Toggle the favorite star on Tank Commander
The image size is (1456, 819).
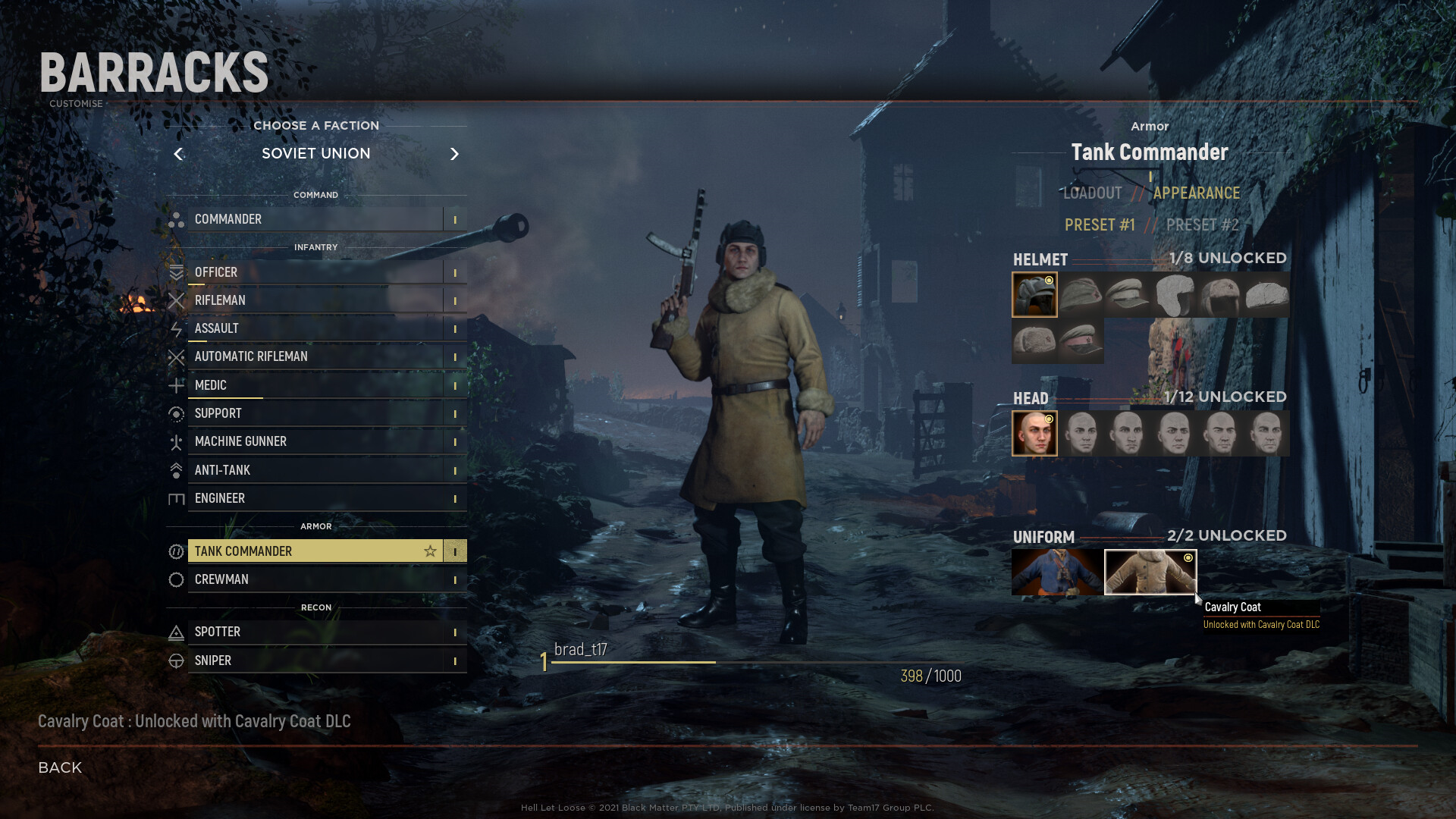(x=430, y=551)
